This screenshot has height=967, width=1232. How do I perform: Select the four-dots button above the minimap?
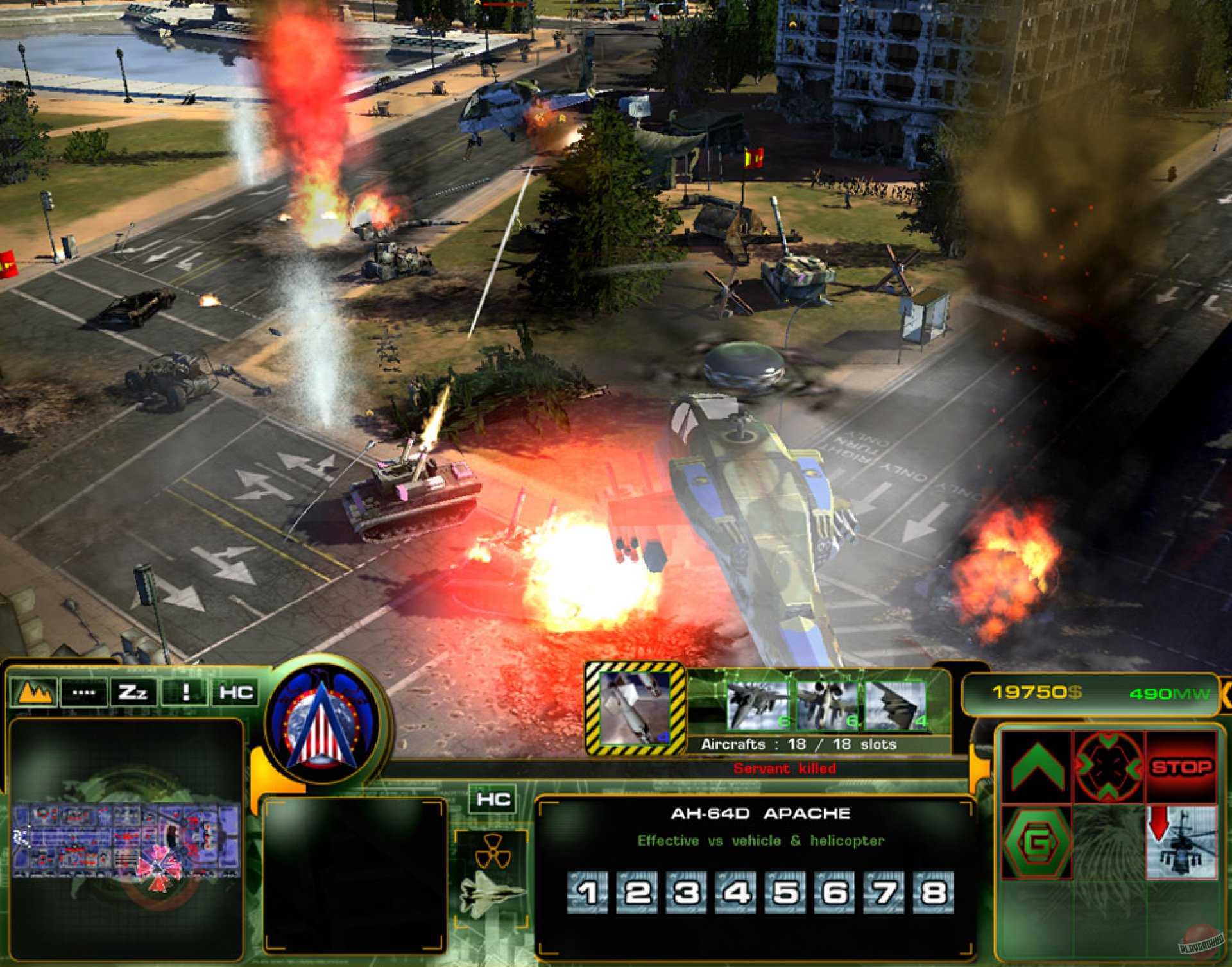click(x=83, y=692)
